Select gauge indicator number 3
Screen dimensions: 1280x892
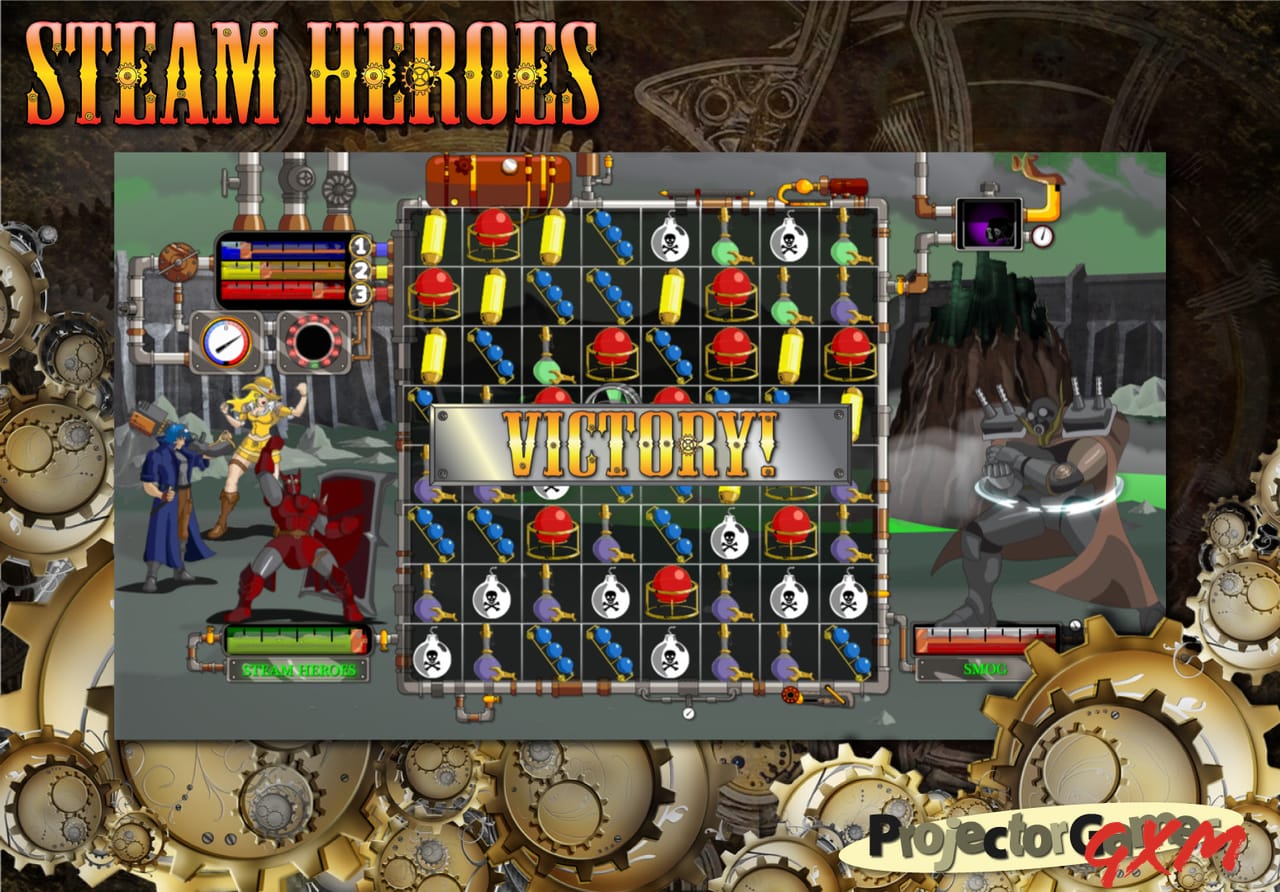pyautogui.click(x=361, y=293)
